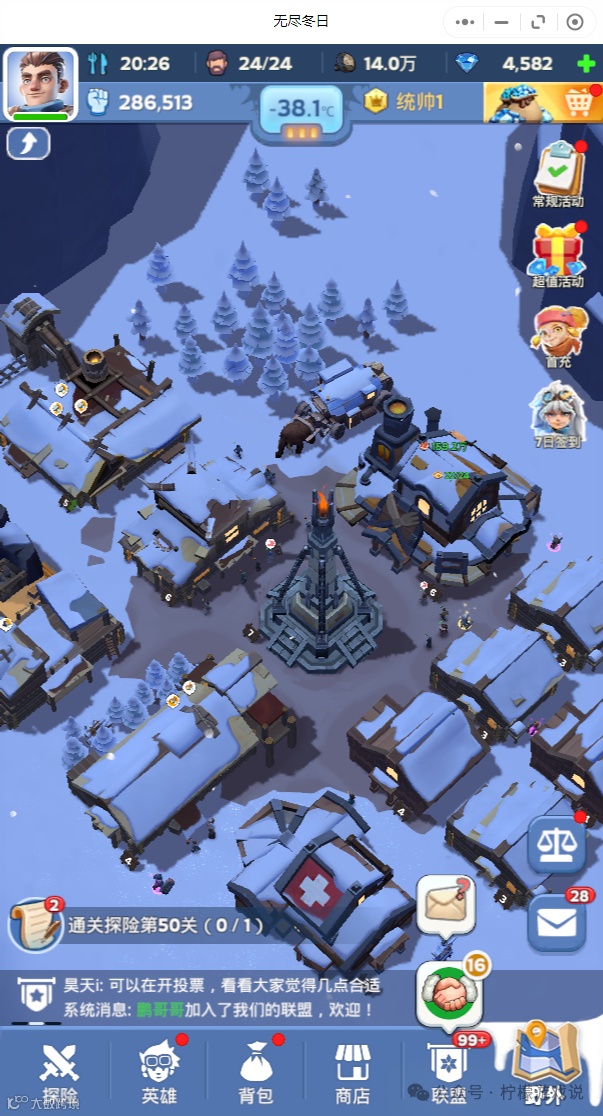Open the mini-program more options menu
The width and height of the screenshot is (603, 1116).
coord(465,21)
